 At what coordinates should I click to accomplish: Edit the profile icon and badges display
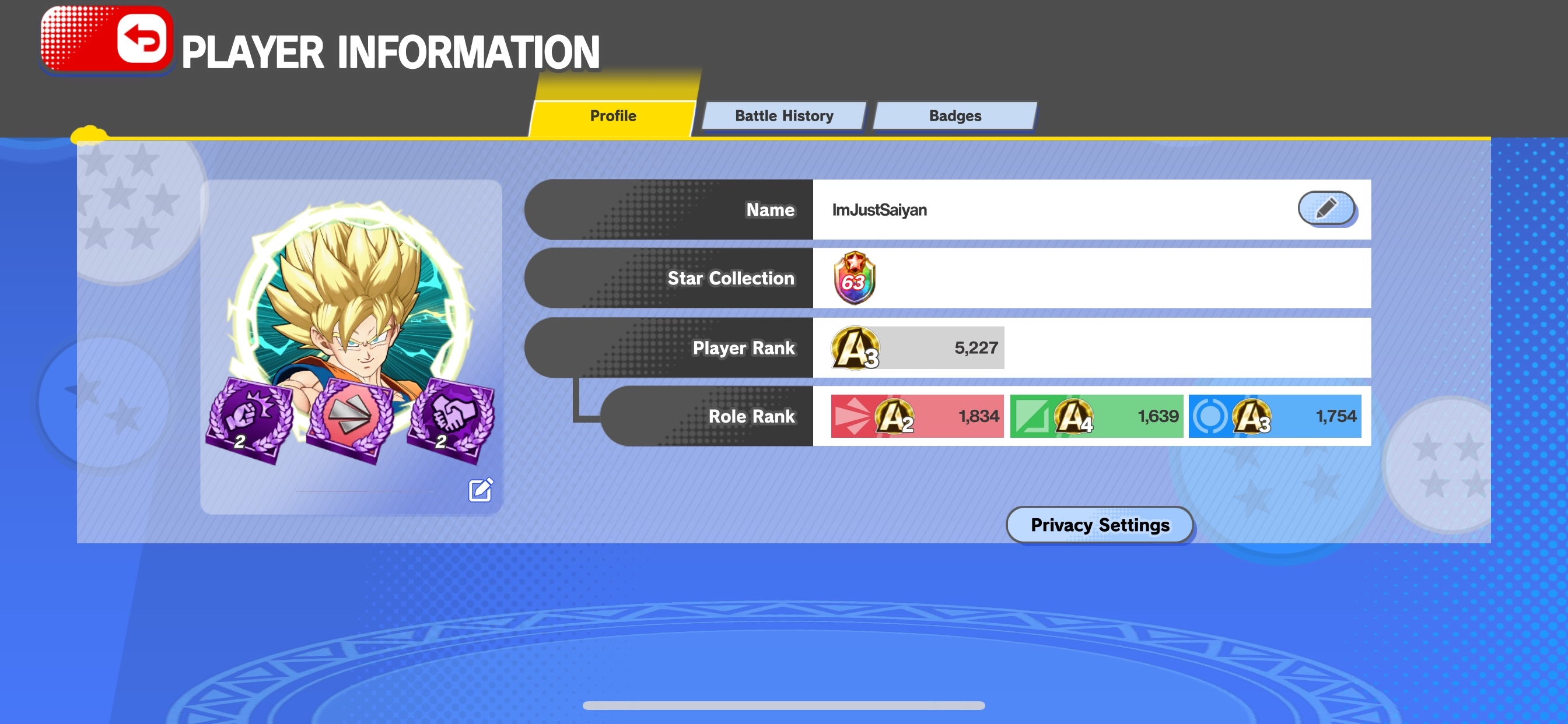pos(480,490)
